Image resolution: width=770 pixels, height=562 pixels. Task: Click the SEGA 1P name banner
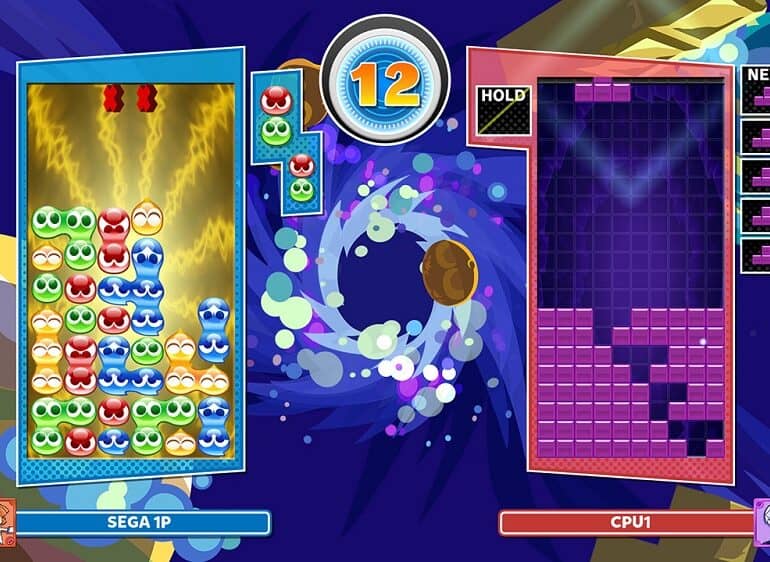(142, 523)
